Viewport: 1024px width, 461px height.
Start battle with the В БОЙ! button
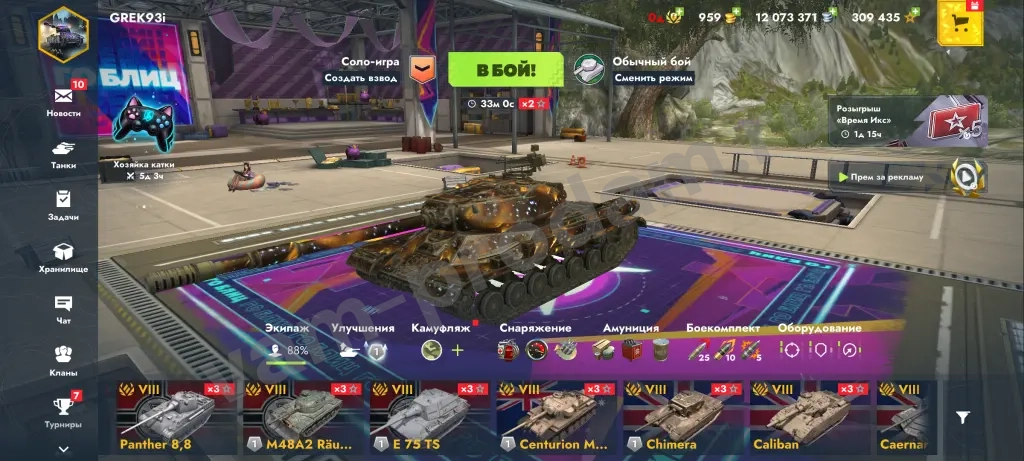point(505,70)
